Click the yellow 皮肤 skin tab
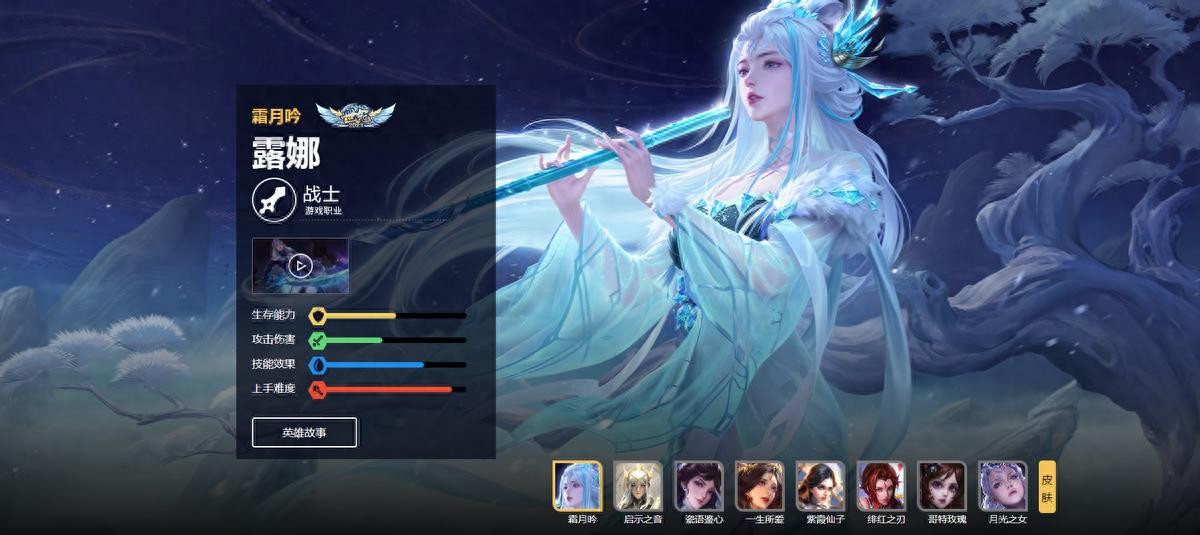The height and width of the screenshot is (535, 1200). [x=1047, y=486]
